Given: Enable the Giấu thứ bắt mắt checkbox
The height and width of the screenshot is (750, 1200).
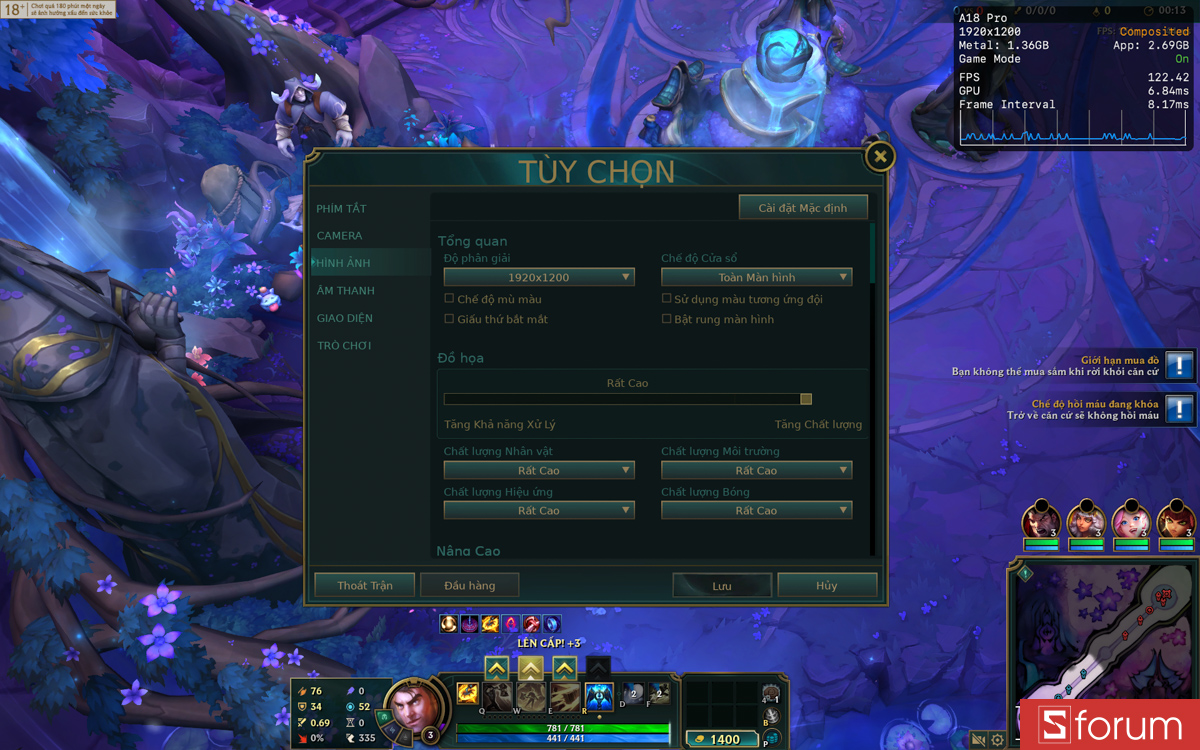Looking at the screenshot, I should point(449,319).
